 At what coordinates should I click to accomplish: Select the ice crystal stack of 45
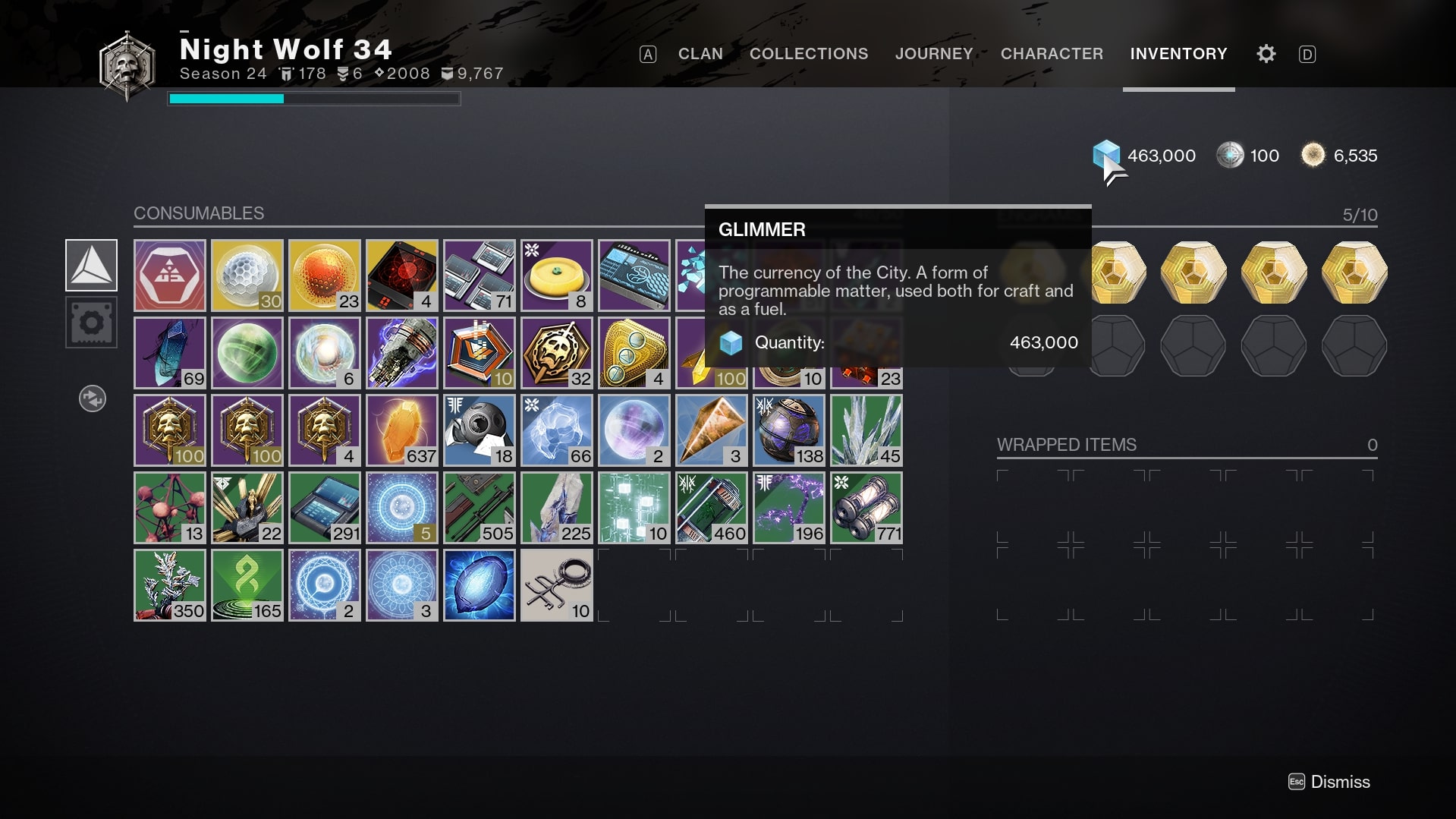pos(866,430)
